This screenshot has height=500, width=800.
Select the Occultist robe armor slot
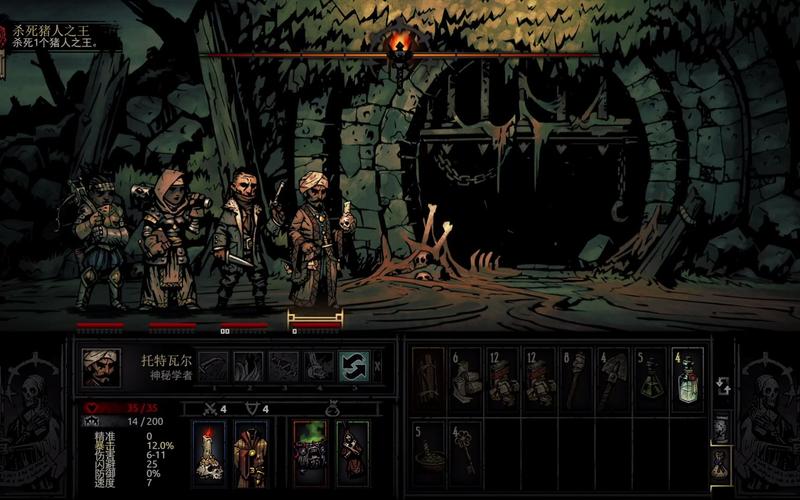pyautogui.click(x=249, y=453)
